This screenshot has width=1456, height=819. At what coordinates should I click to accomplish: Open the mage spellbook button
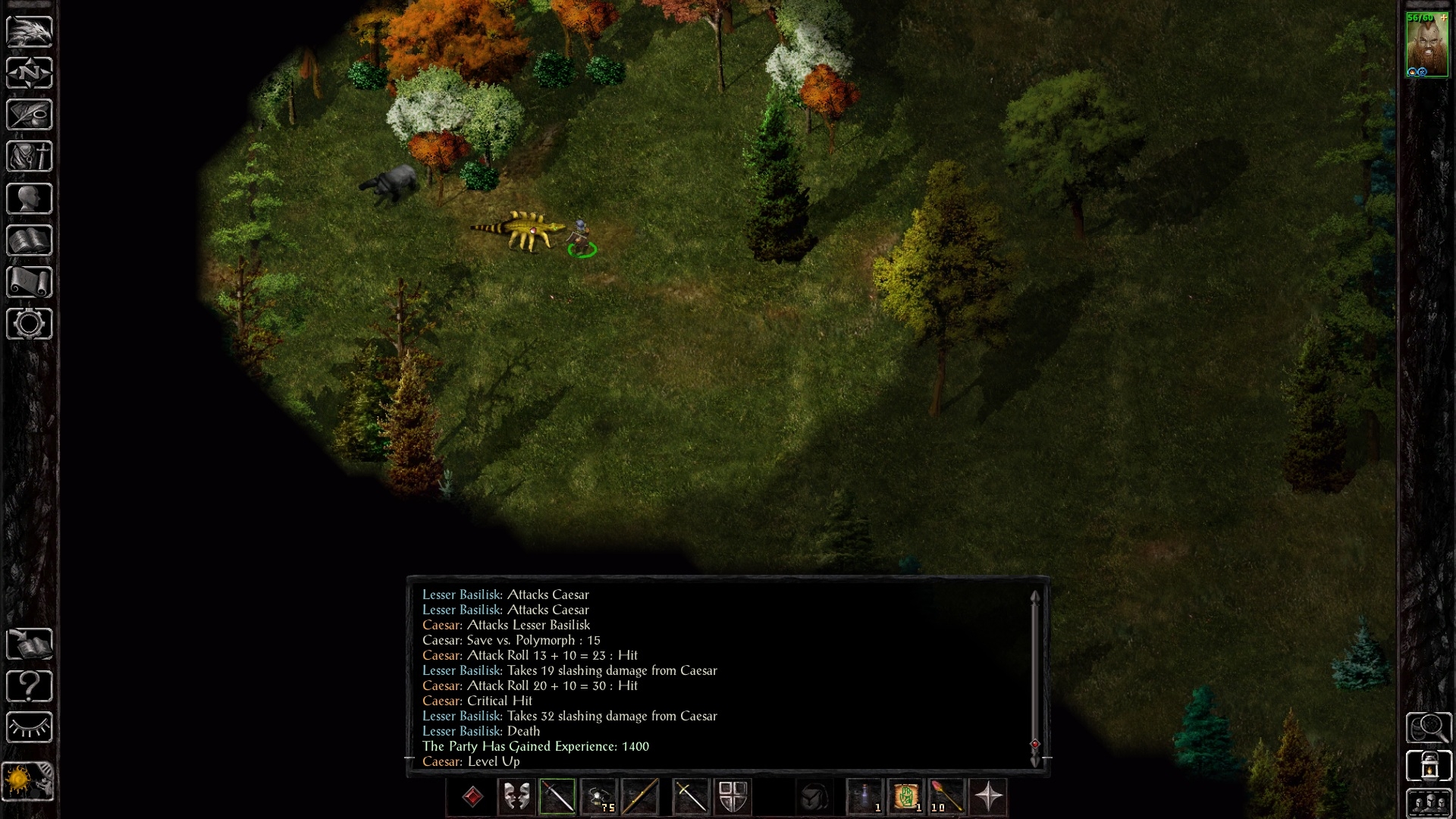pyautogui.click(x=30, y=240)
